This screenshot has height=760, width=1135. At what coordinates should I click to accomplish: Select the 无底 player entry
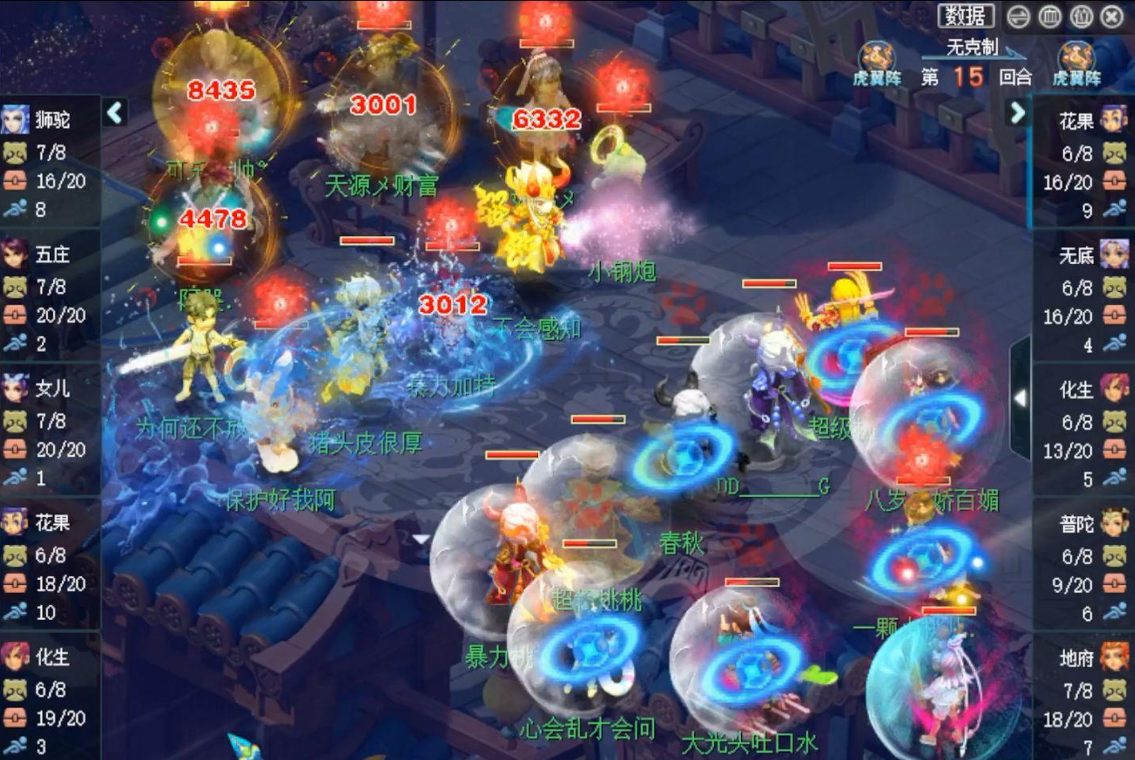coord(1084,255)
